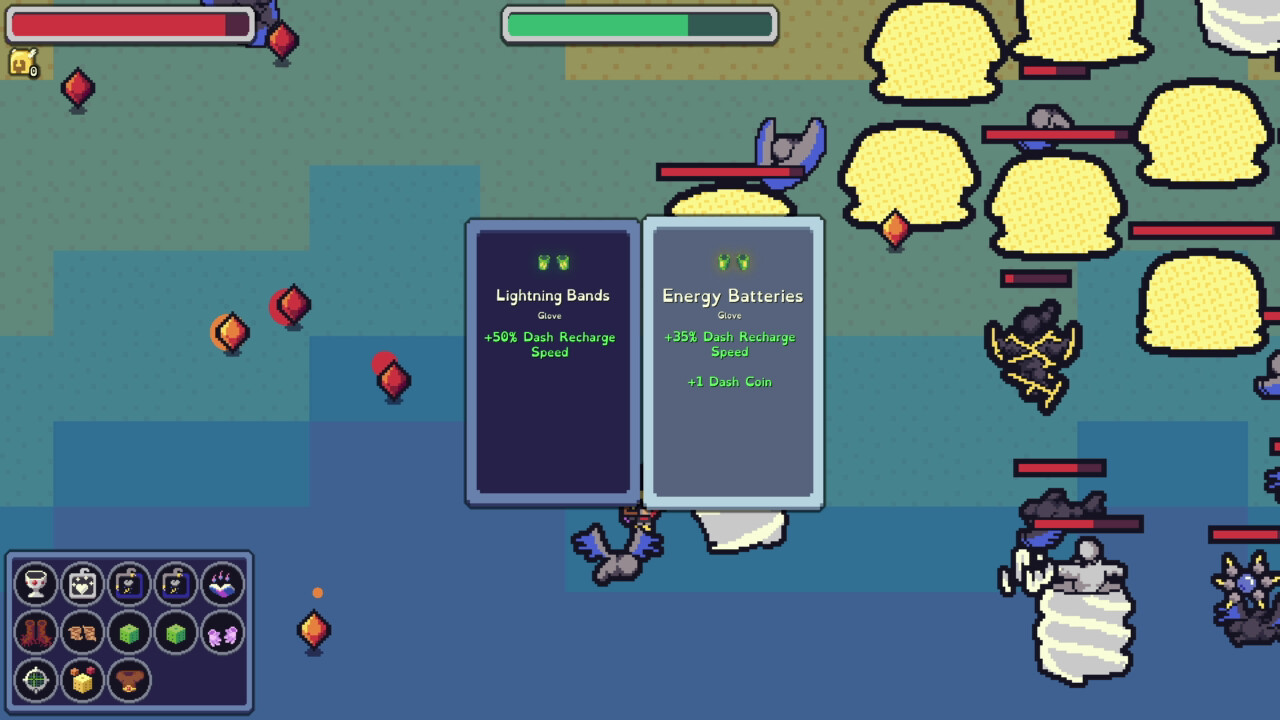
Task: Select the magic potion book item icon
Action: pyautogui.click(x=220, y=584)
